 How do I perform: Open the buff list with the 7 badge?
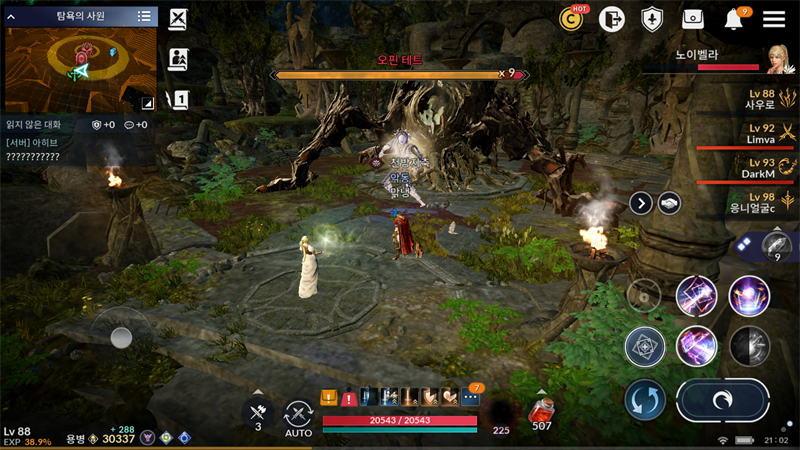click(471, 397)
